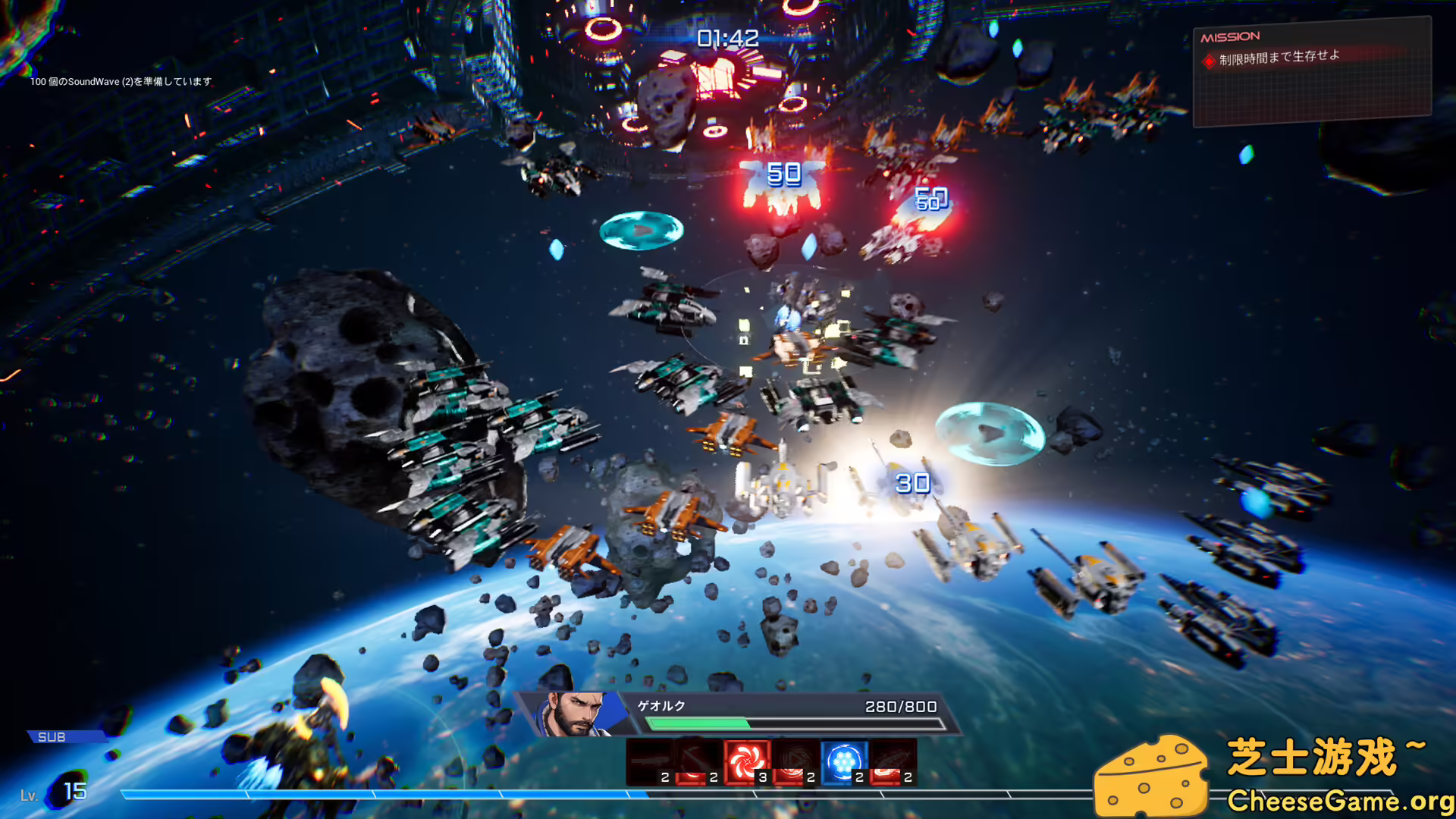This screenshot has height=819, width=1456.
Task: Select the SUB weapon label
Action: click(53, 737)
